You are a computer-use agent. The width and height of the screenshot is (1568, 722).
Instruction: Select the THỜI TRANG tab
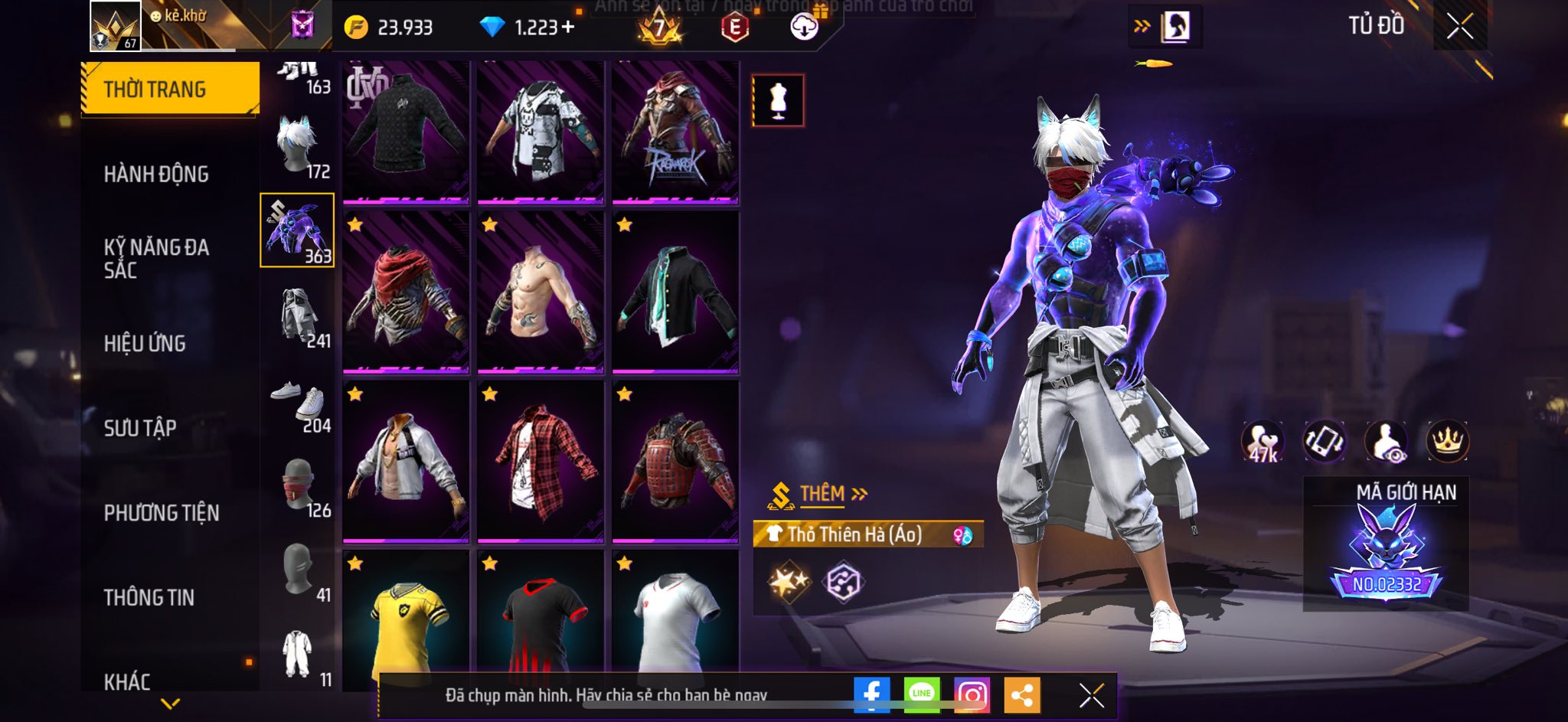(x=169, y=89)
